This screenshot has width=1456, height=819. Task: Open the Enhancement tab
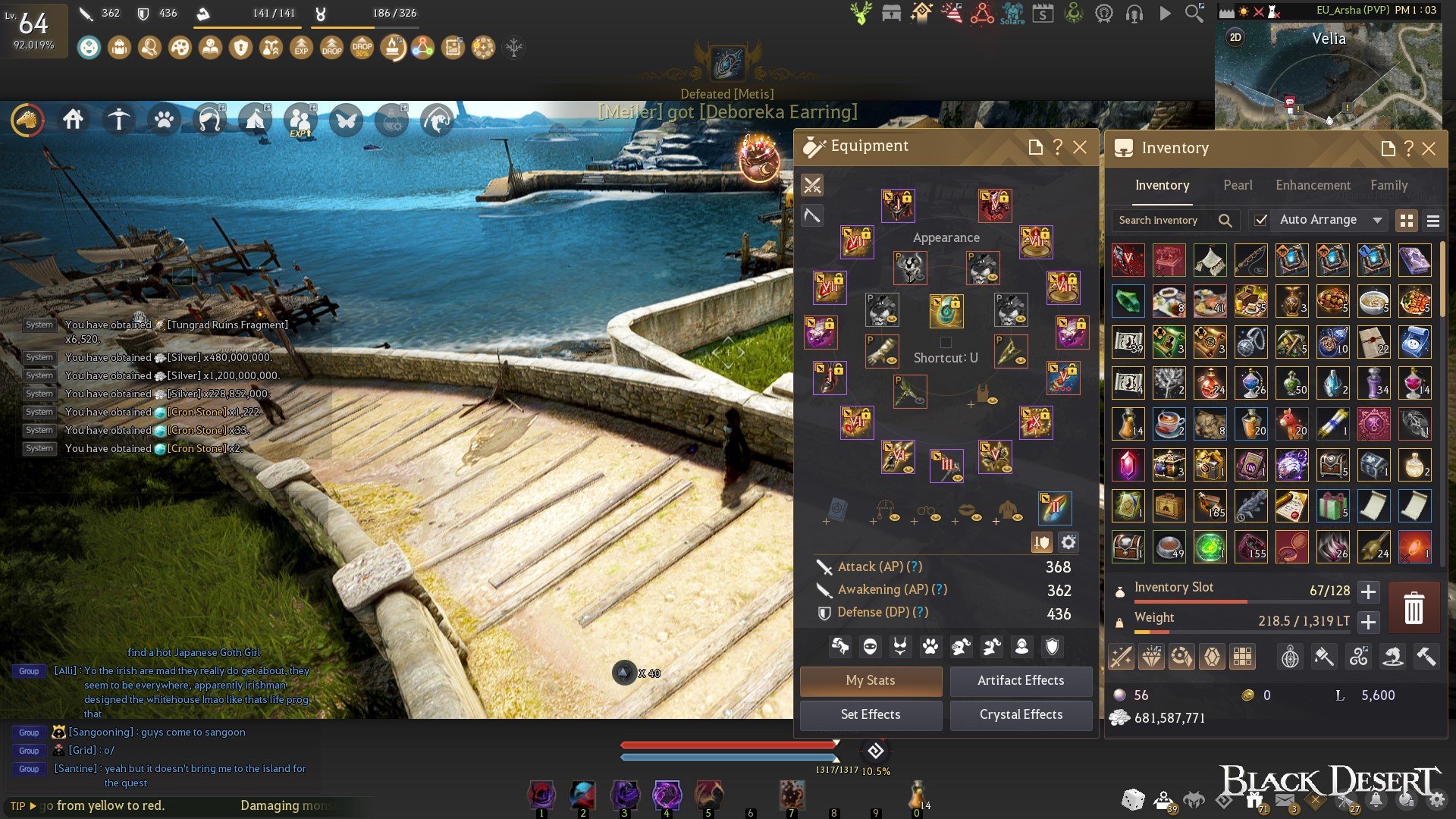[1313, 185]
